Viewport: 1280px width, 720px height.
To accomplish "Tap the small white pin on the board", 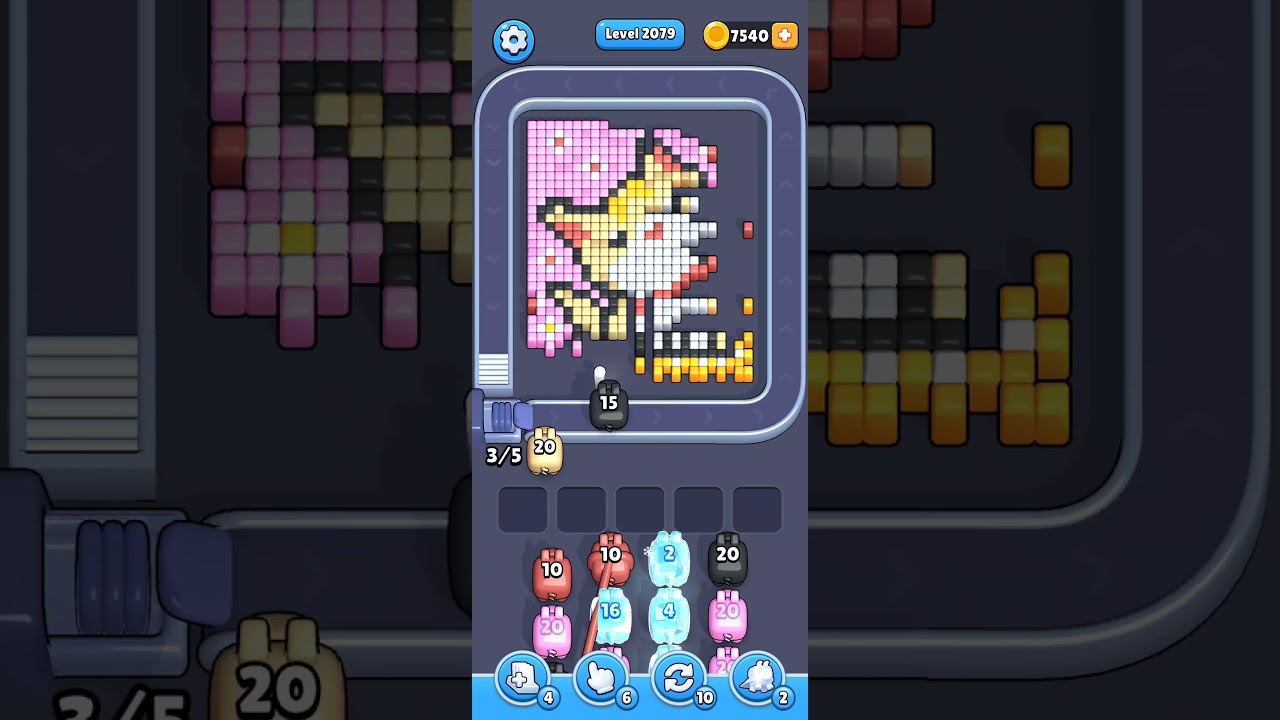I will [x=599, y=372].
